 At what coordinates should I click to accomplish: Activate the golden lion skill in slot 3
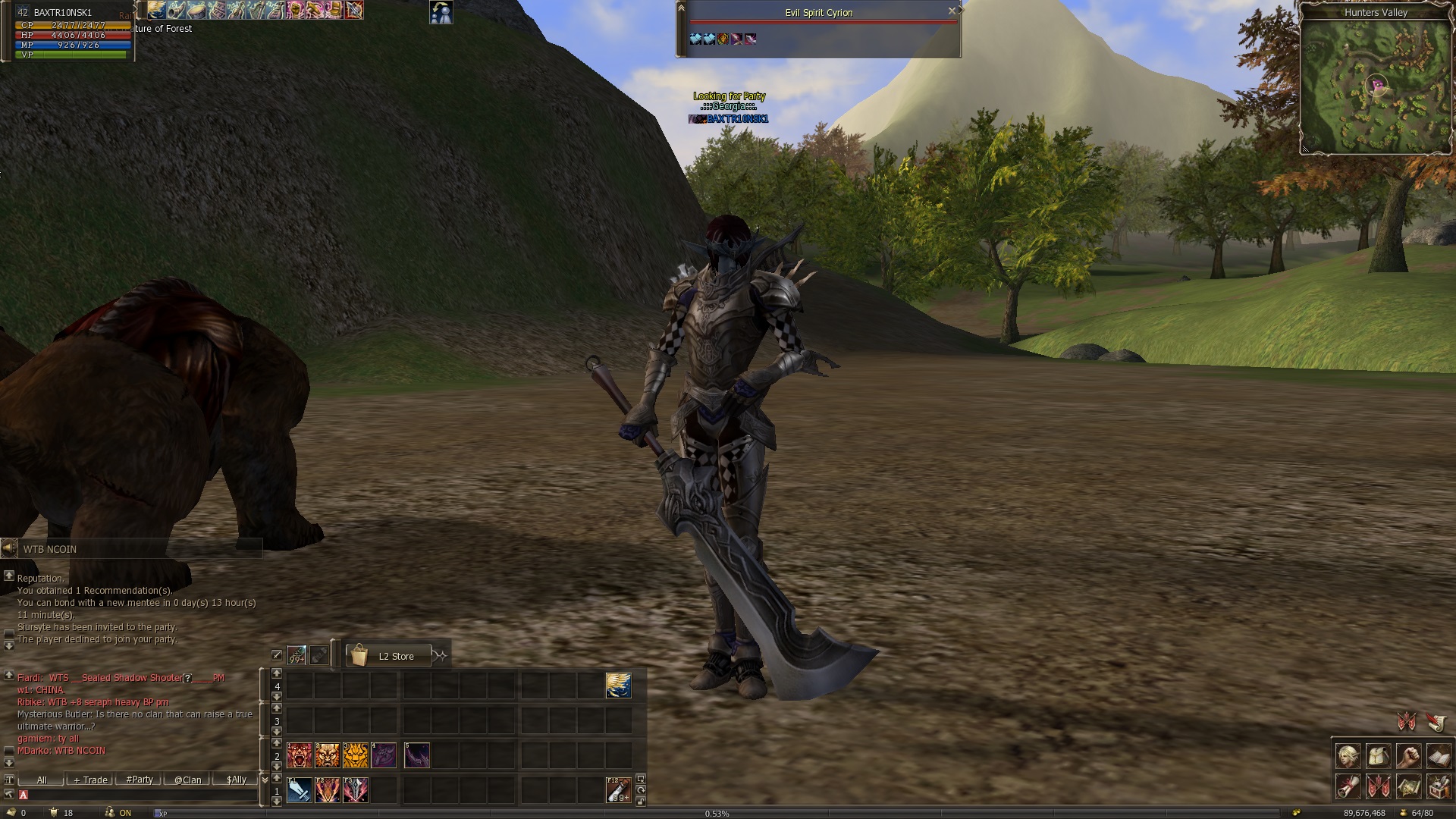pos(355,755)
